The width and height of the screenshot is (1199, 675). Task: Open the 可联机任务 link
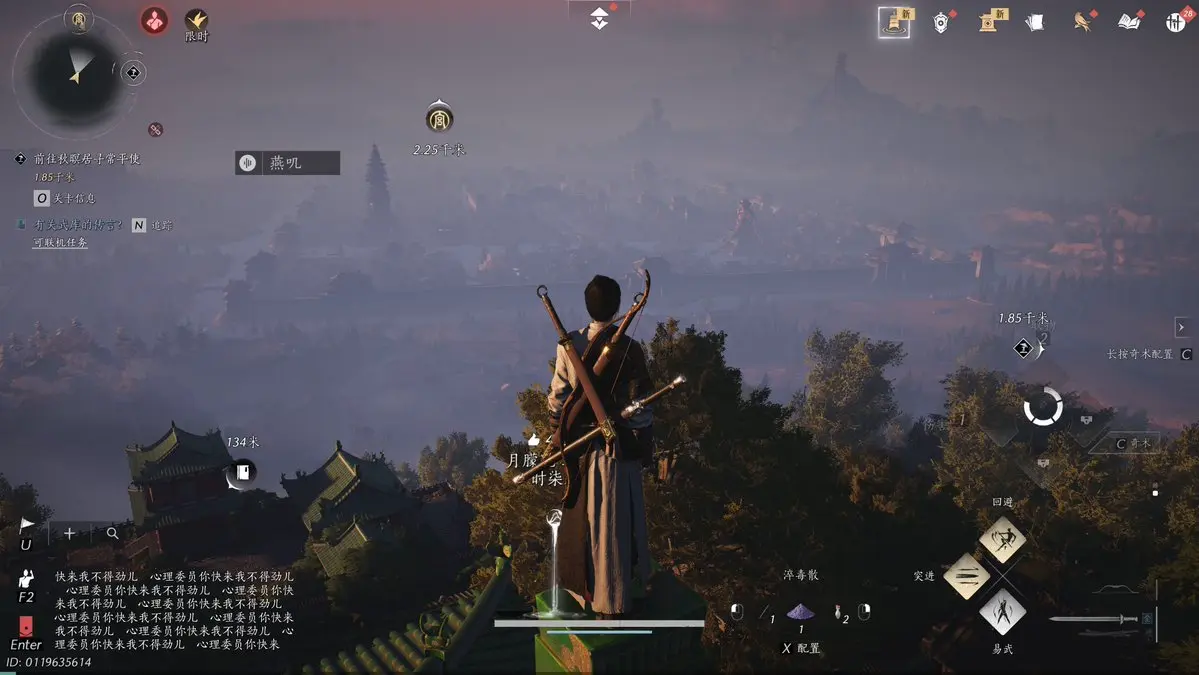60,242
